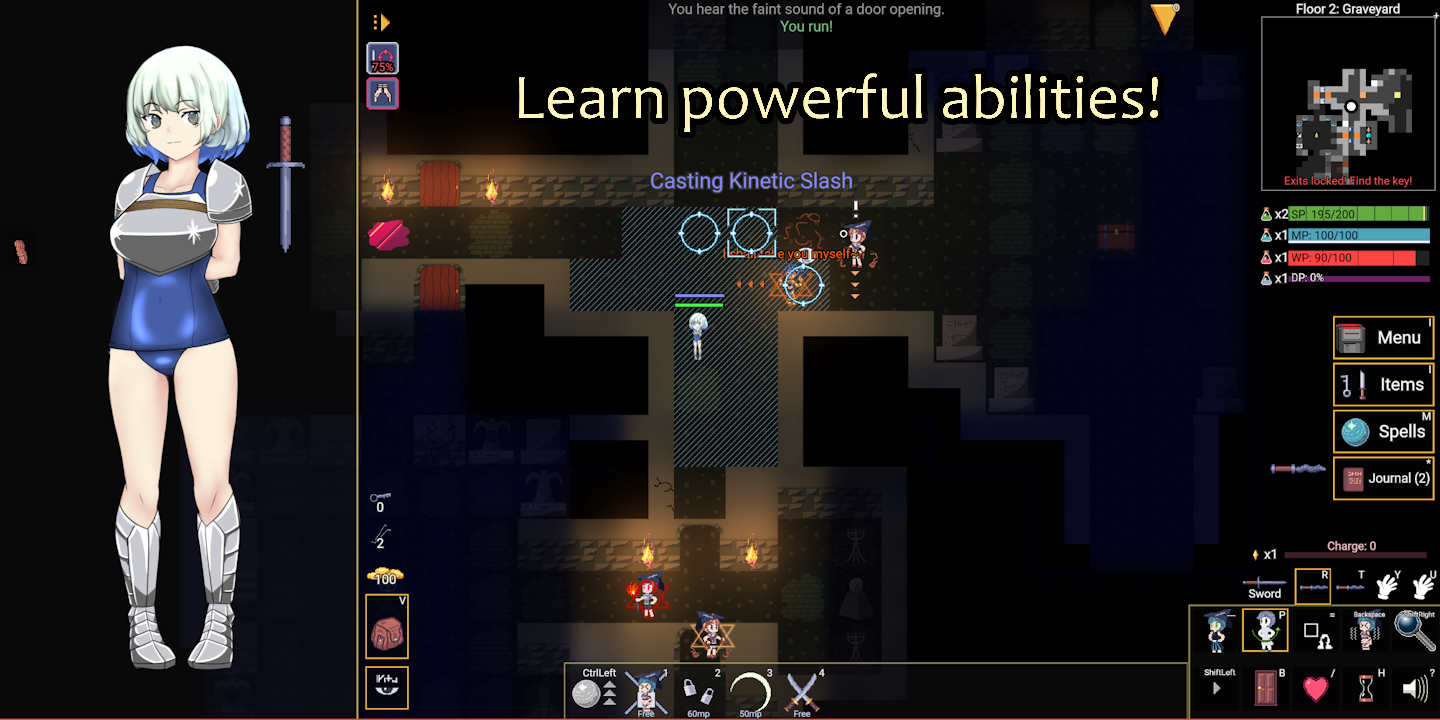
Task: Click the padlock spell labeled 60mp
Action: [699, 692]
